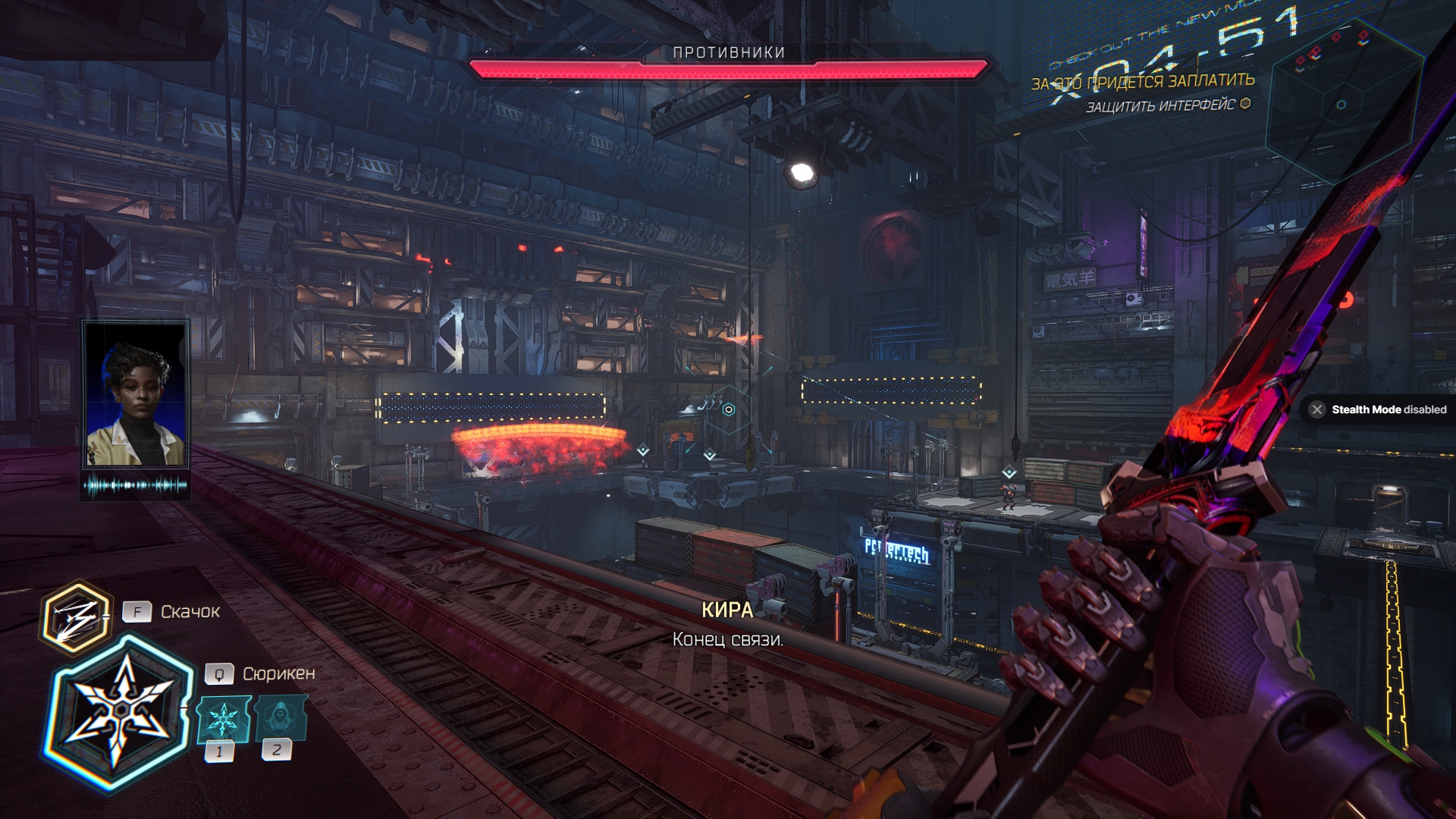Screen dimensions: 1456x819
Task: Select the Dash (Скачок) skill icon
Action: pyautogui.click(x=75, y=617)
